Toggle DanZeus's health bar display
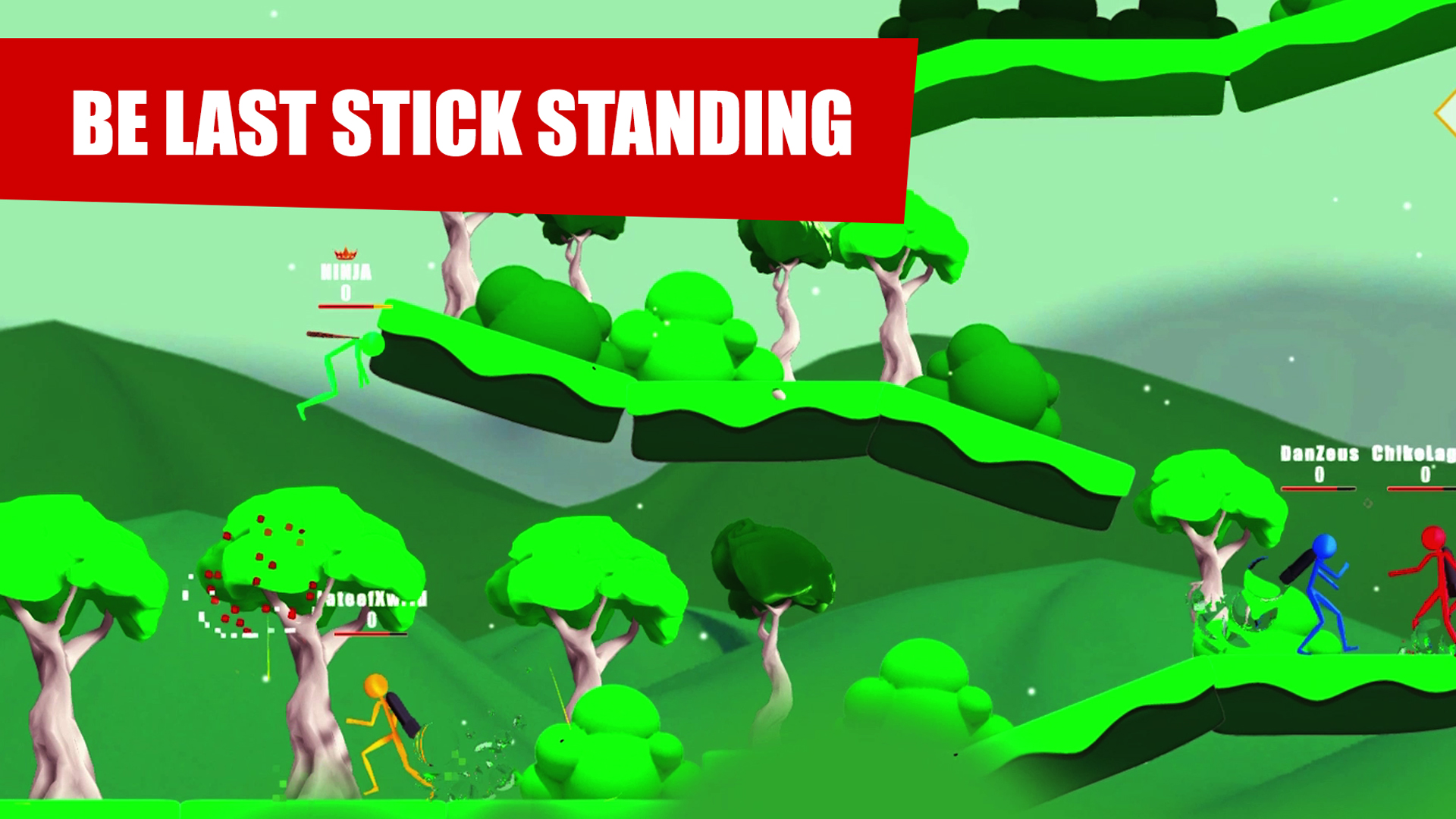 (x=1318, y=488)
